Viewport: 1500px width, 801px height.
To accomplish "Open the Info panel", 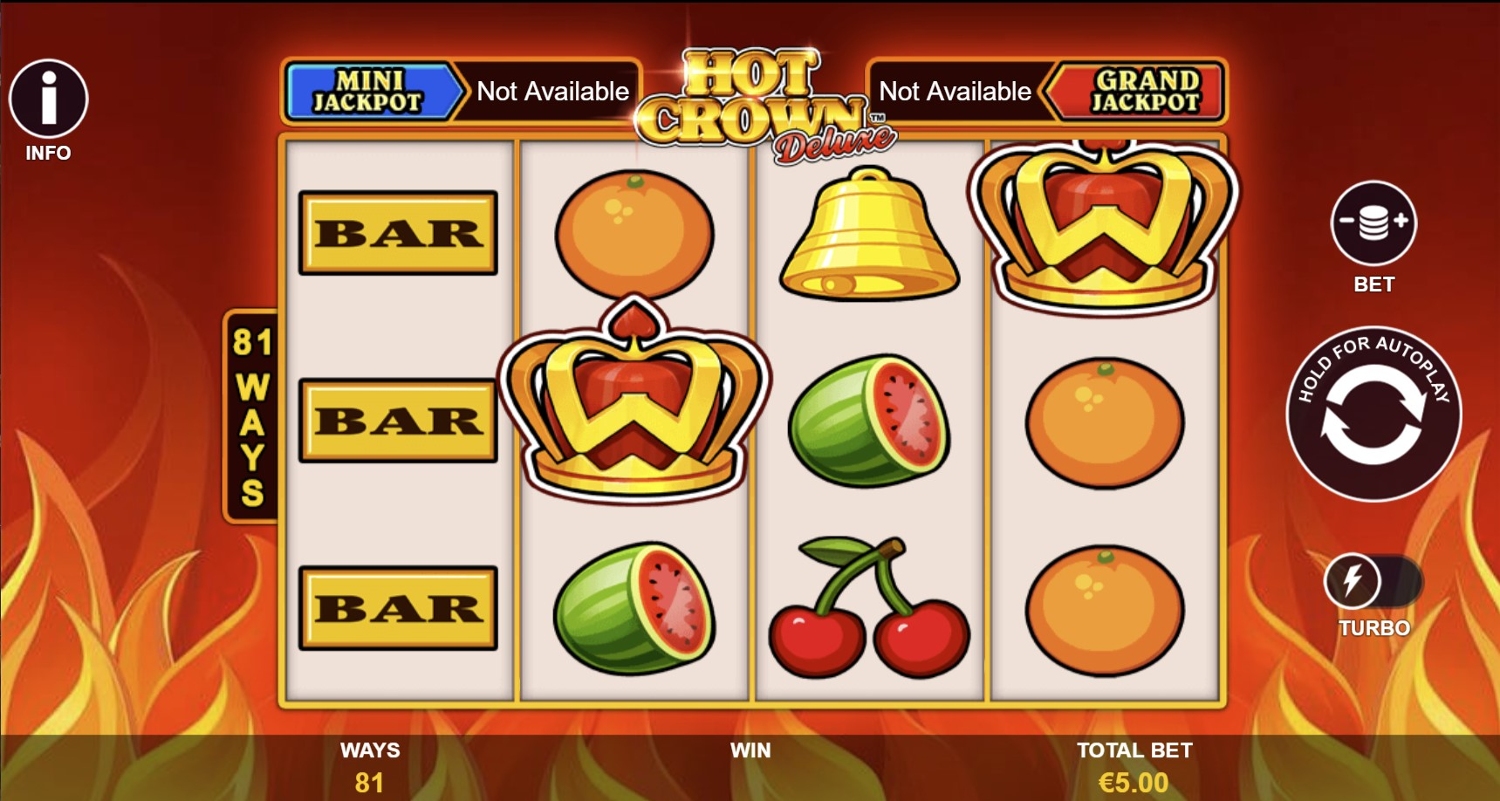I will 48,99.
